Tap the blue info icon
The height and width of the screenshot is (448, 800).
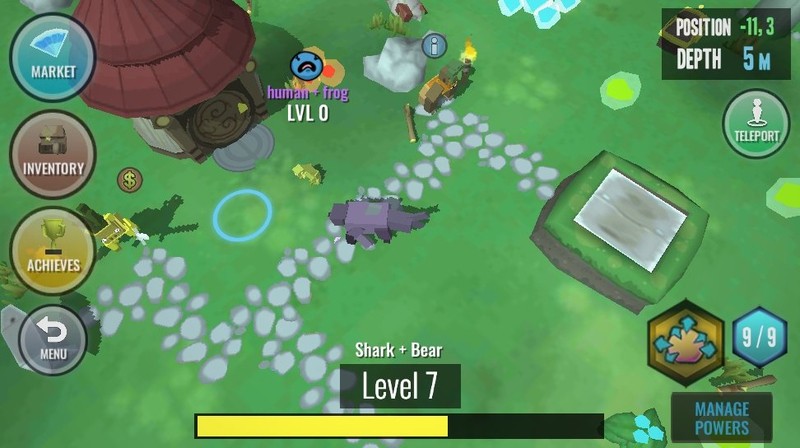(x=433, y=45)
